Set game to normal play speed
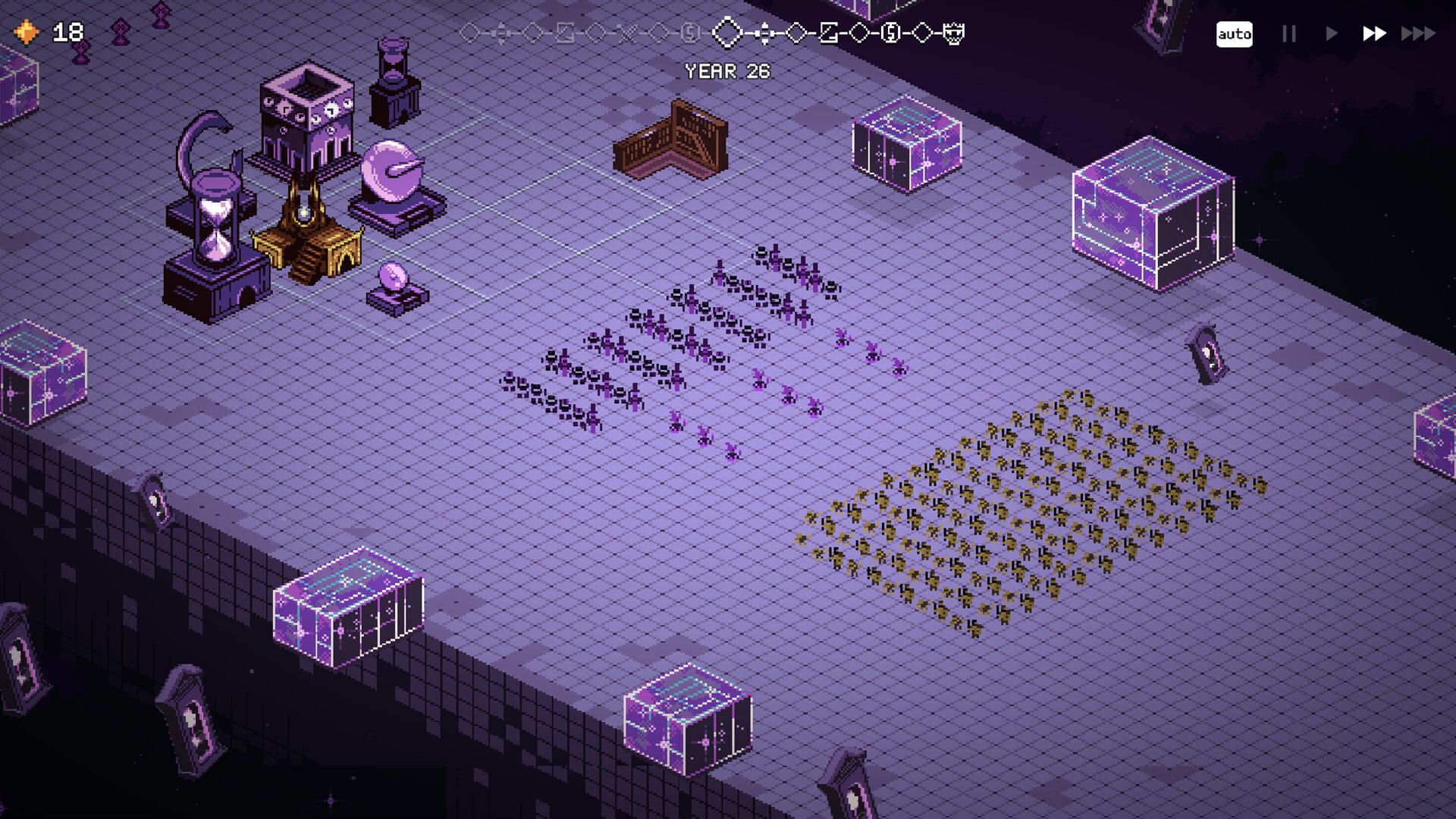1456x819 pixels. pyautogui.click(x=1332, y=34)
